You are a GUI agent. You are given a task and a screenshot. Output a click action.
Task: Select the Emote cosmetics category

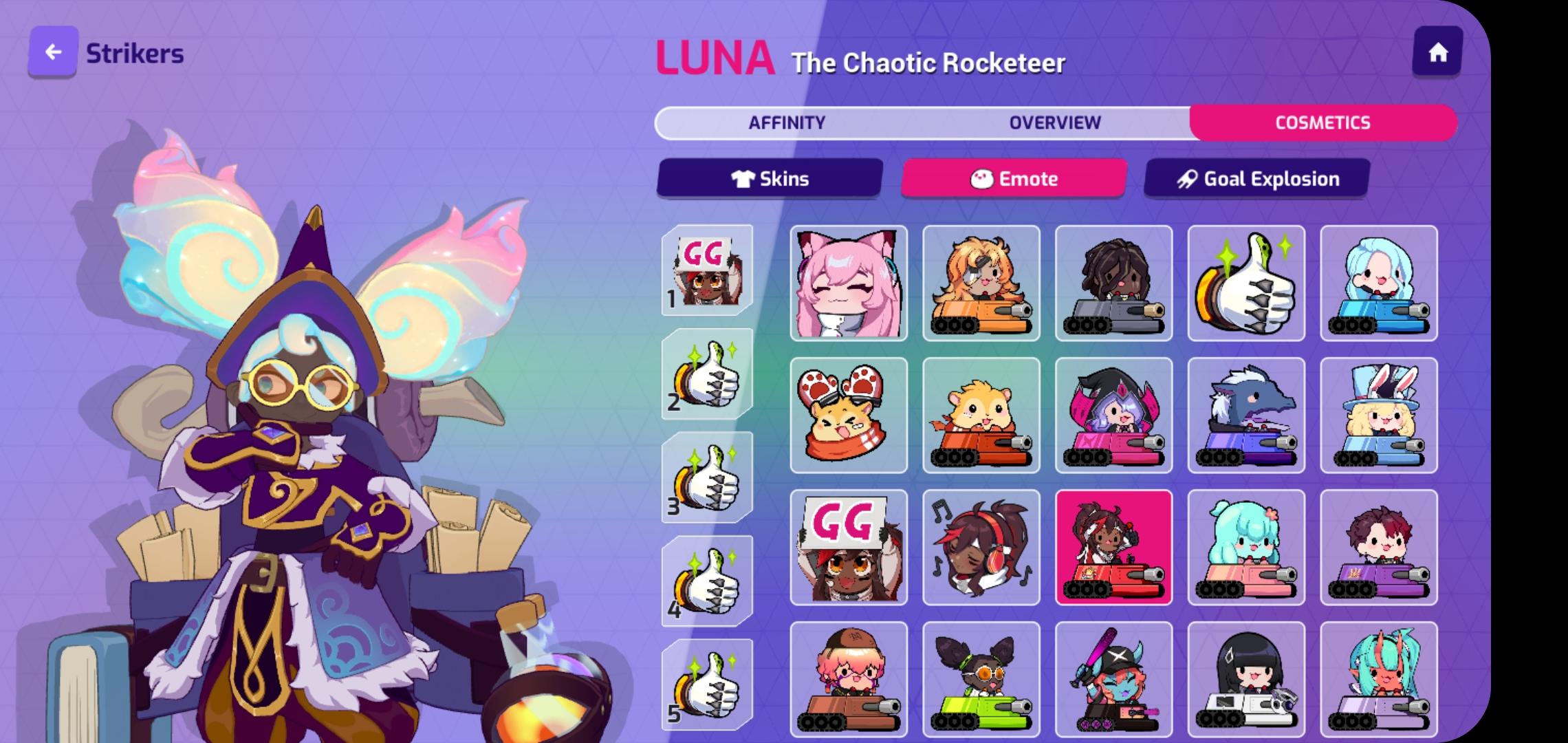coord(1013,178)
